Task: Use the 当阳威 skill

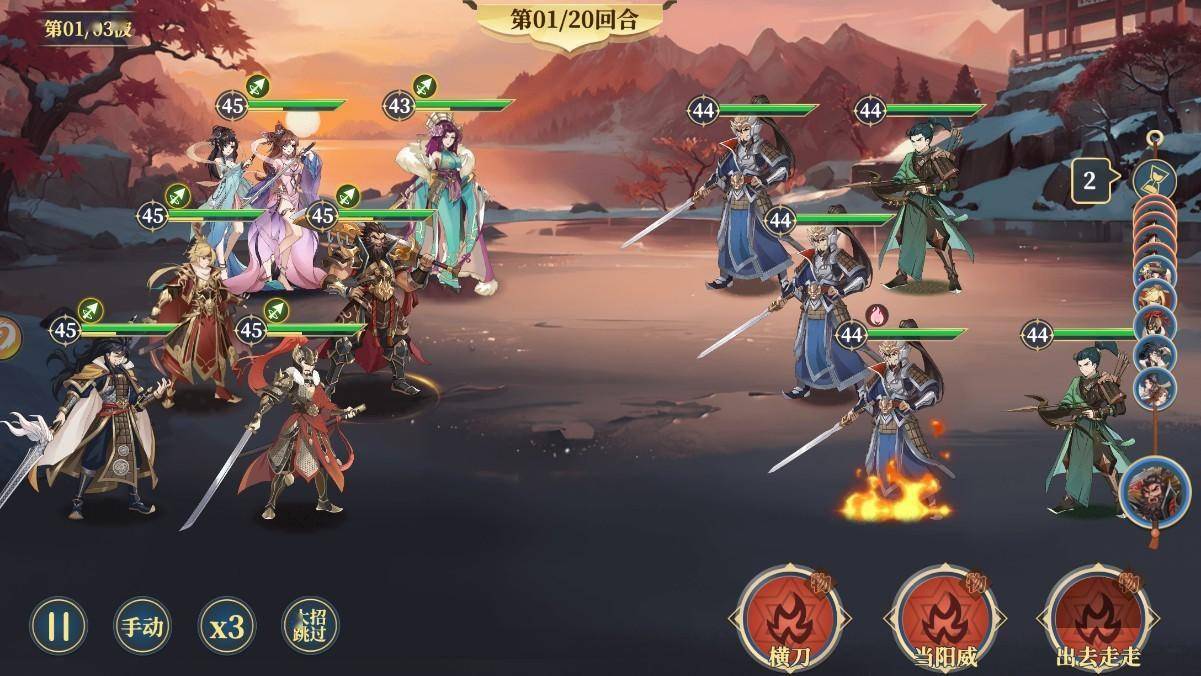Action: click(x=943, y=615)
